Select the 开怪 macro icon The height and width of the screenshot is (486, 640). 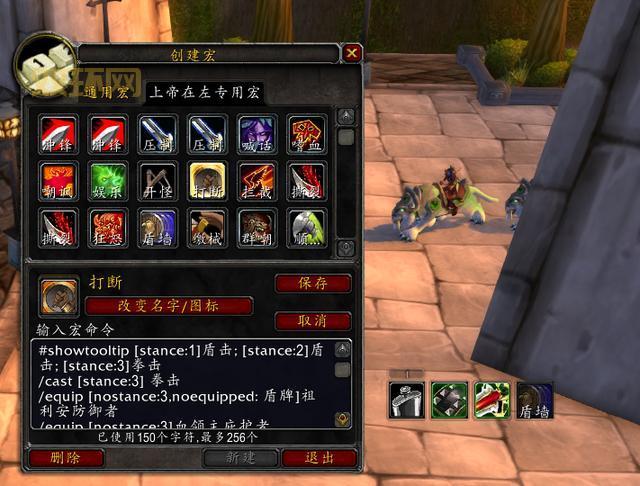point(158,180)
